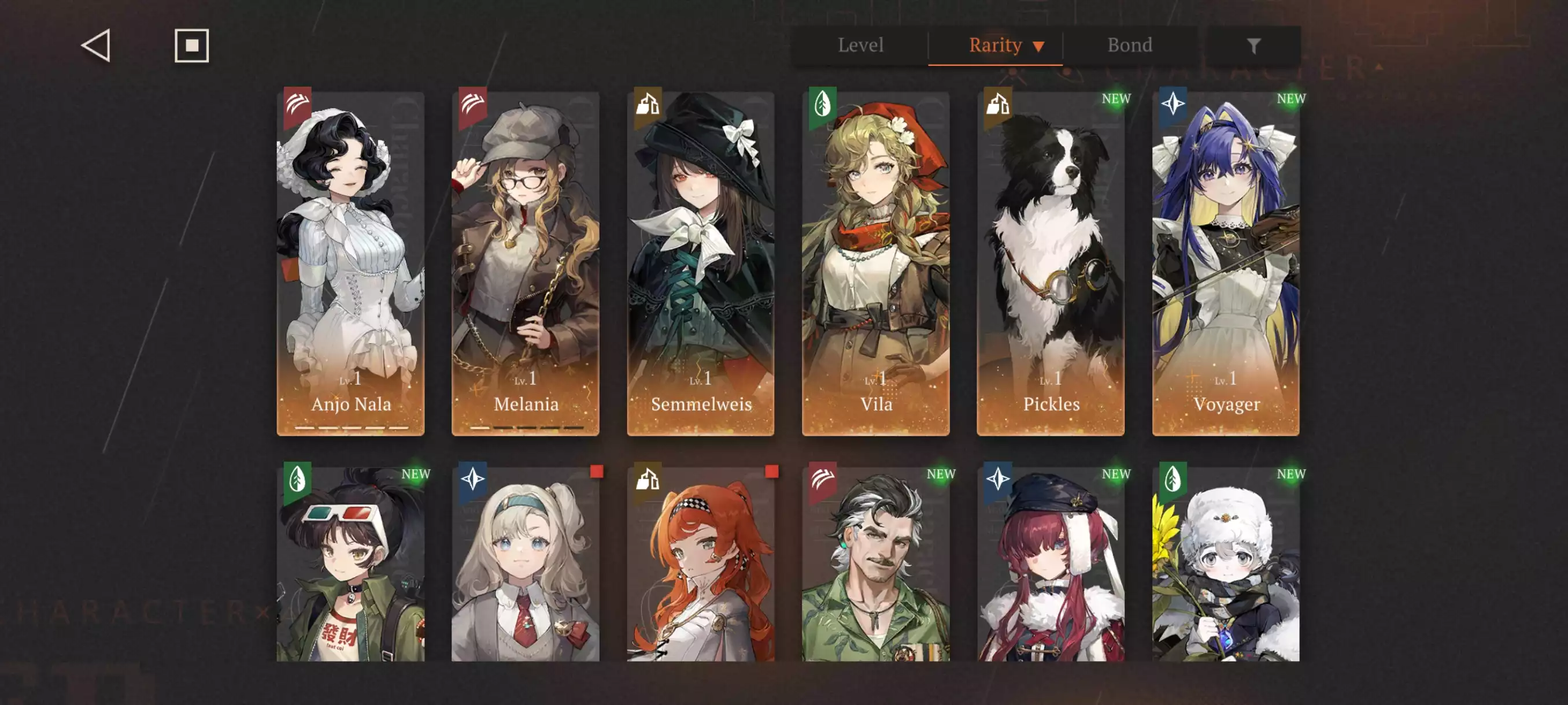The height and width of the screenshot is (705, 1568).
Task: Select the Vila character card
Action: [x=875, y=263]
